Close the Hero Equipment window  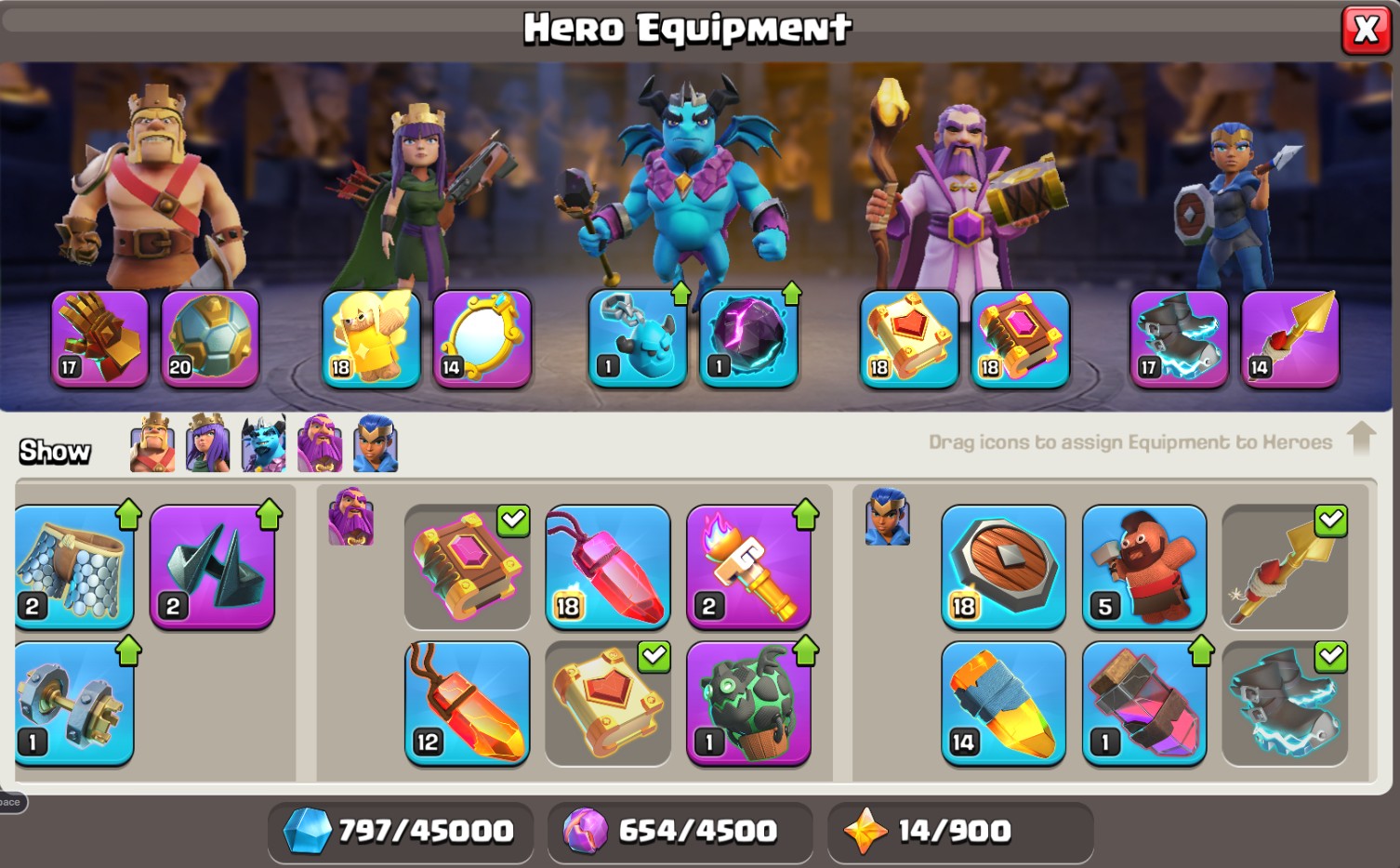click(x=1366, y=30)
